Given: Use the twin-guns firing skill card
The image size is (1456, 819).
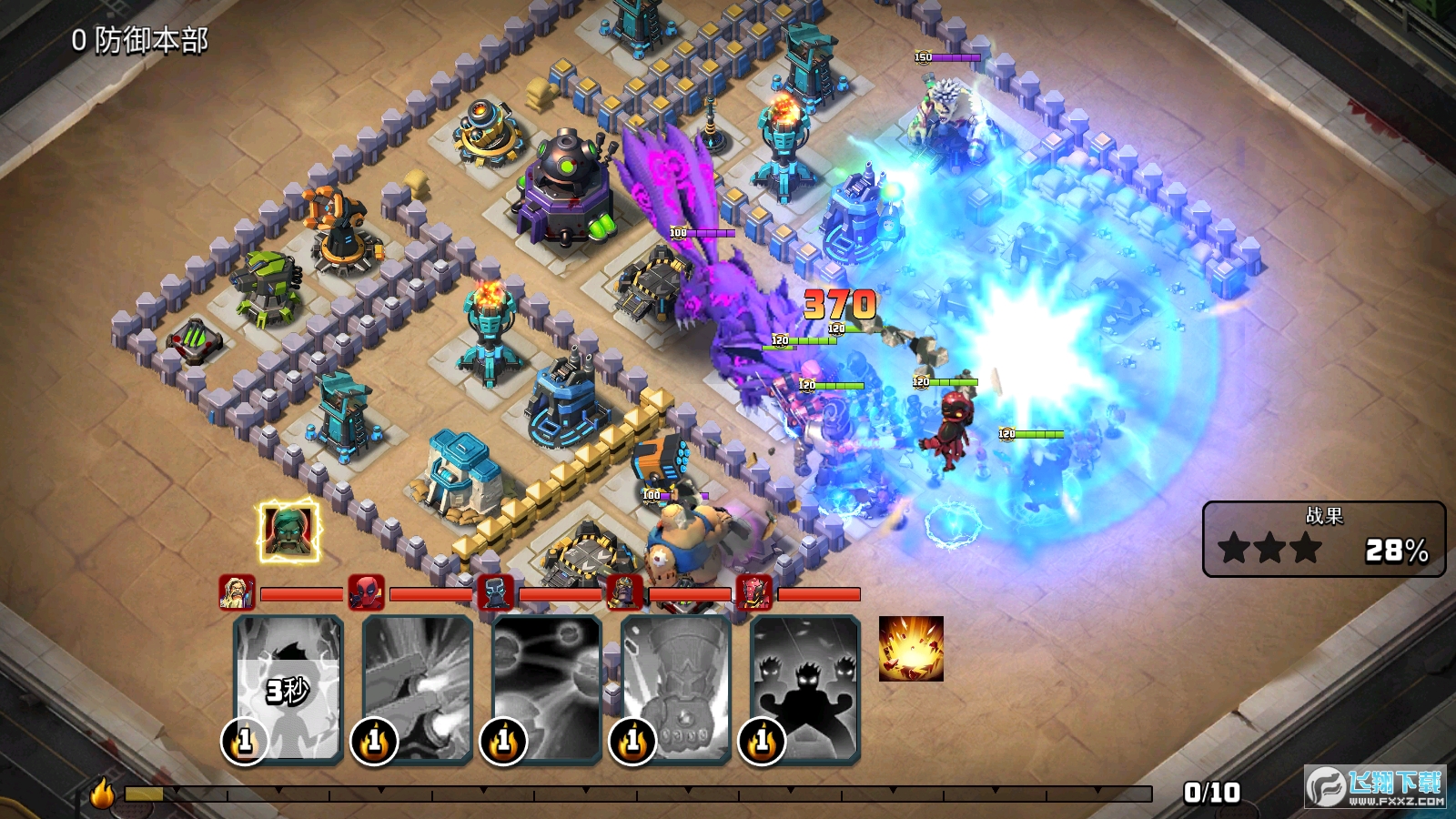Looking at the screenshot, I should 417,687.
